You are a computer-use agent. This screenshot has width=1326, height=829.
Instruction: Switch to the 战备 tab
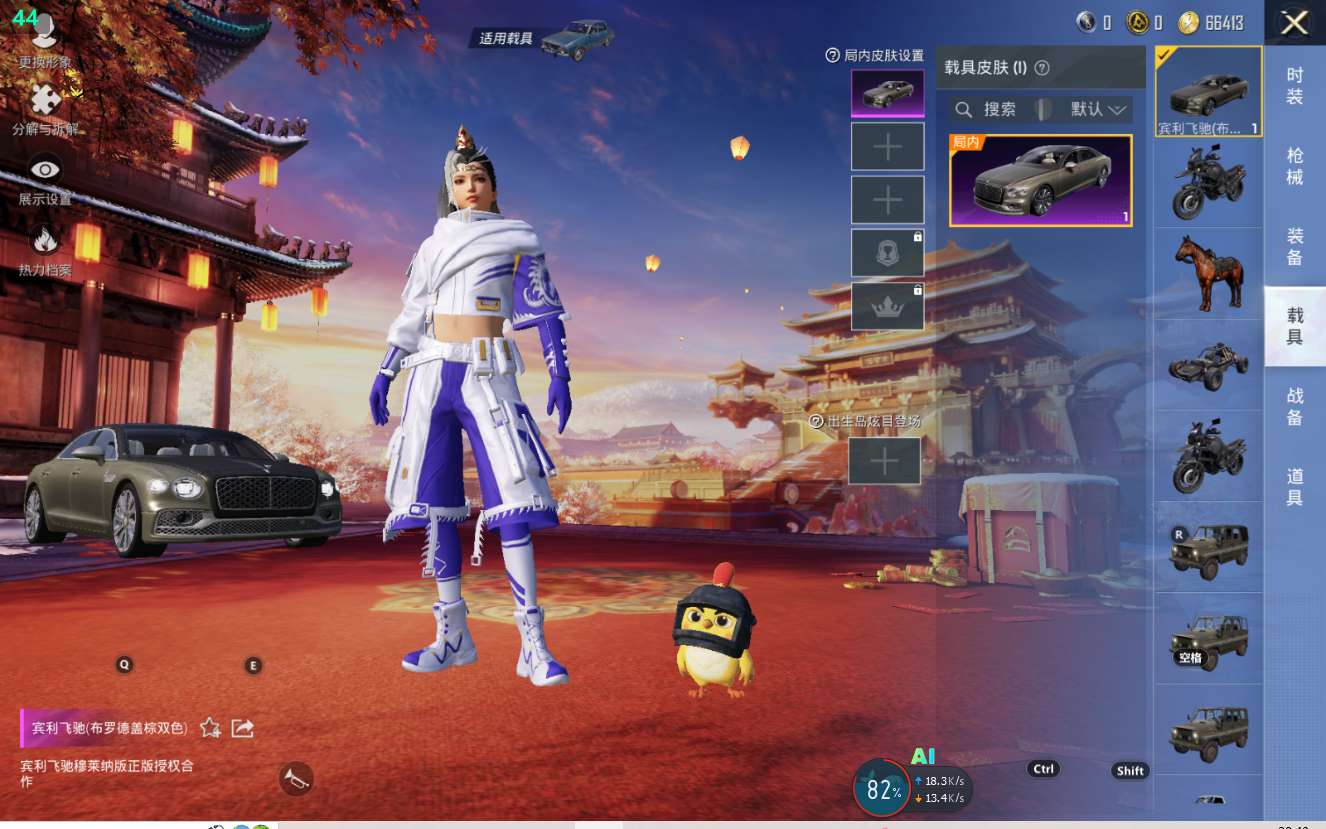pyautogui.click(x=1294, y=407)
